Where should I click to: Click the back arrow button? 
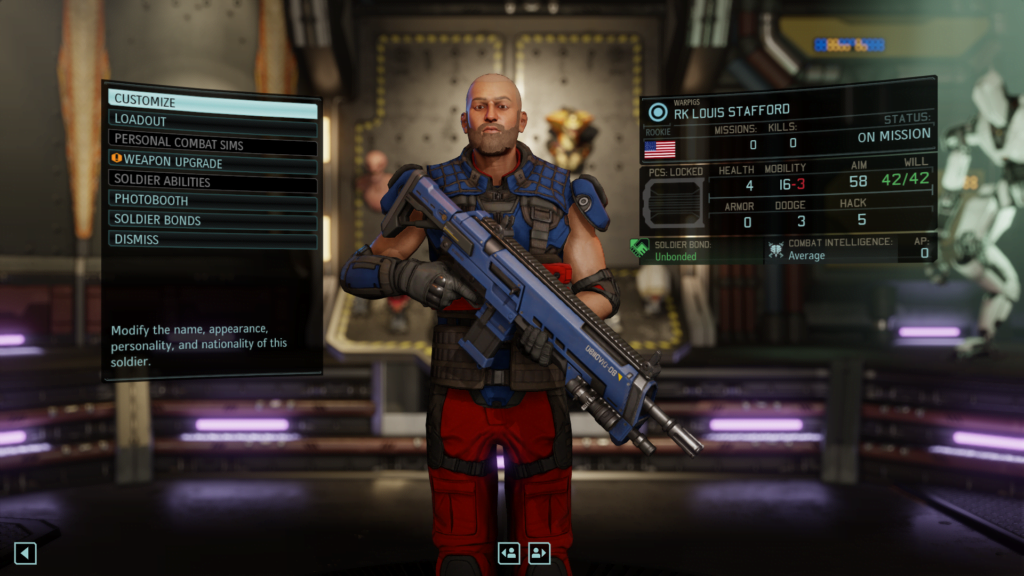[x=25, y=553]
